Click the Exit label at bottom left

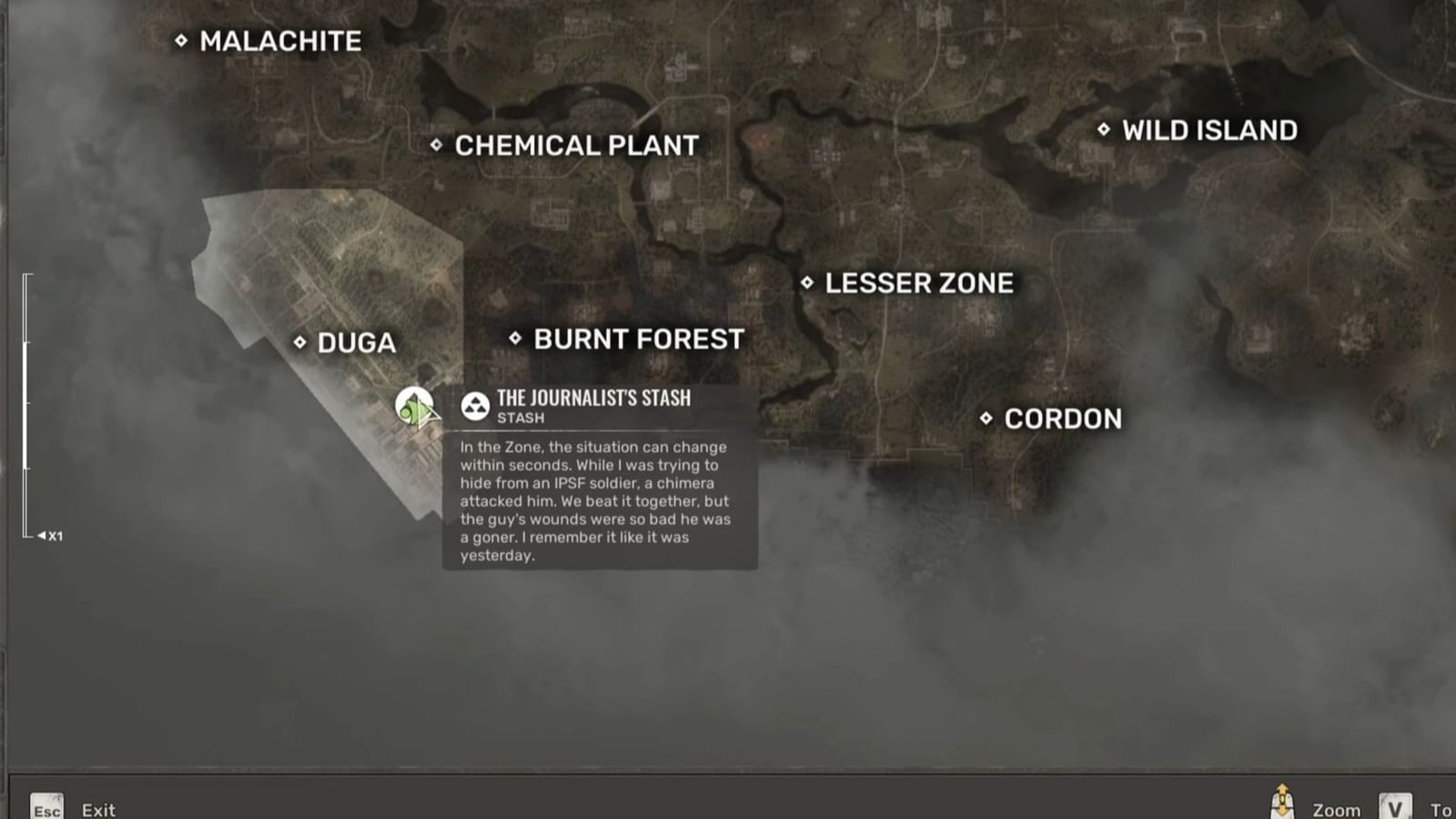tap(96, 810)
